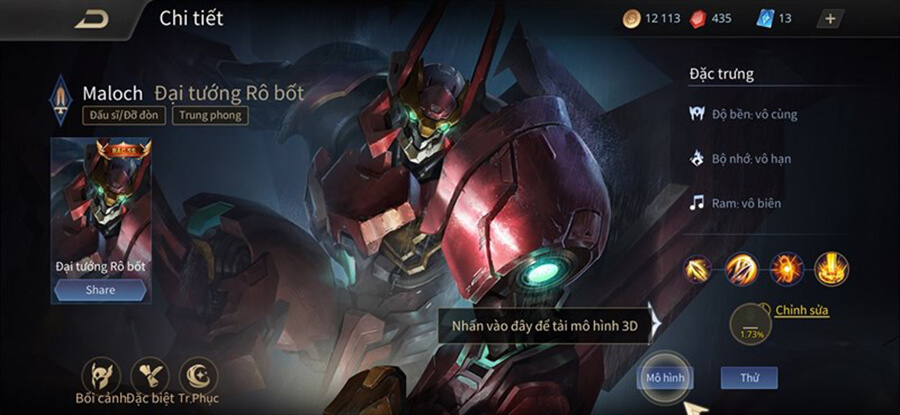Select the Đại tướng Rô bốt skin thumbnail
Viewport: 900px width, 415px height.
pos(100,200)
